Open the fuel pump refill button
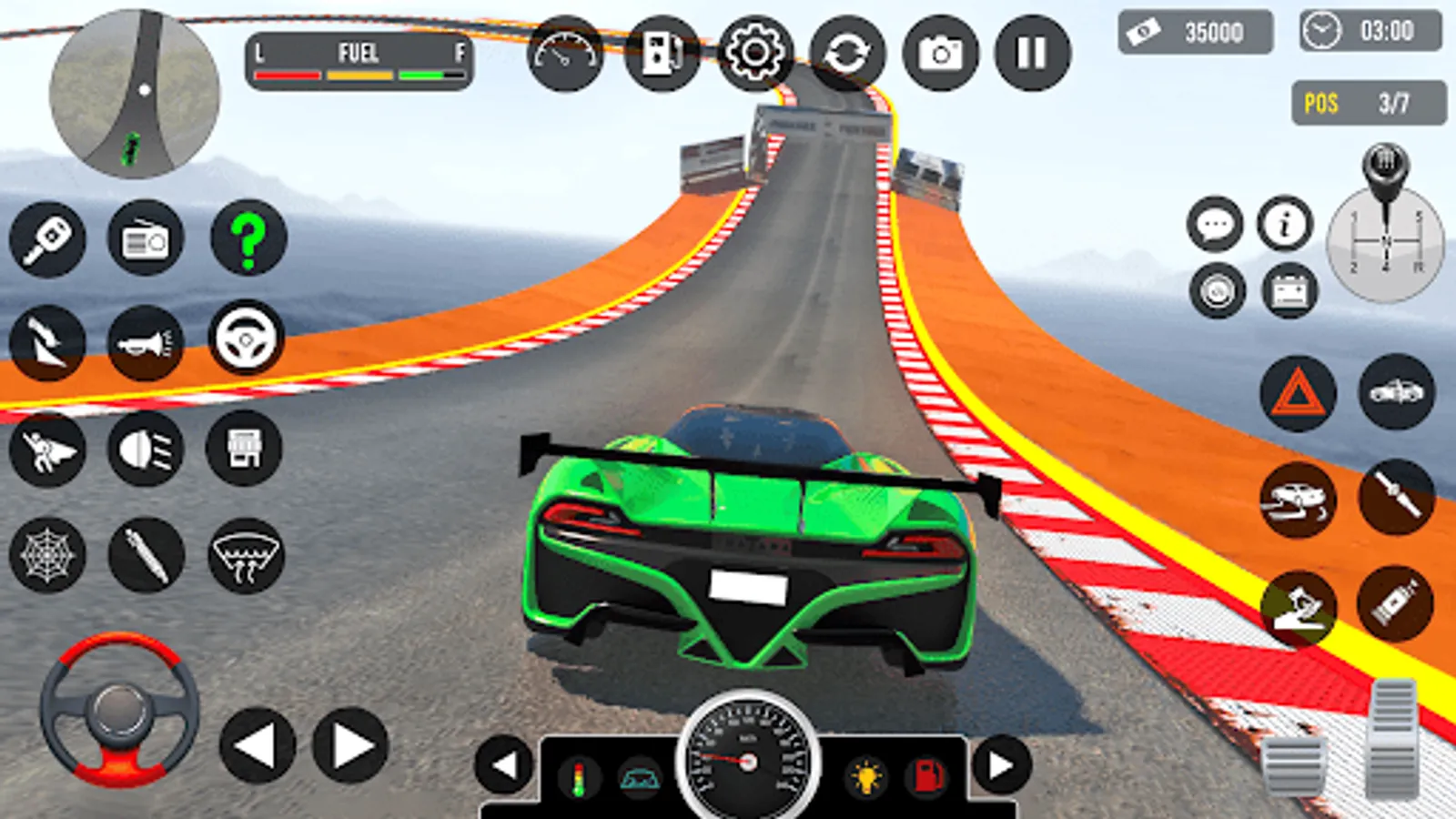1456x819 pixels. tap(662, 53)
